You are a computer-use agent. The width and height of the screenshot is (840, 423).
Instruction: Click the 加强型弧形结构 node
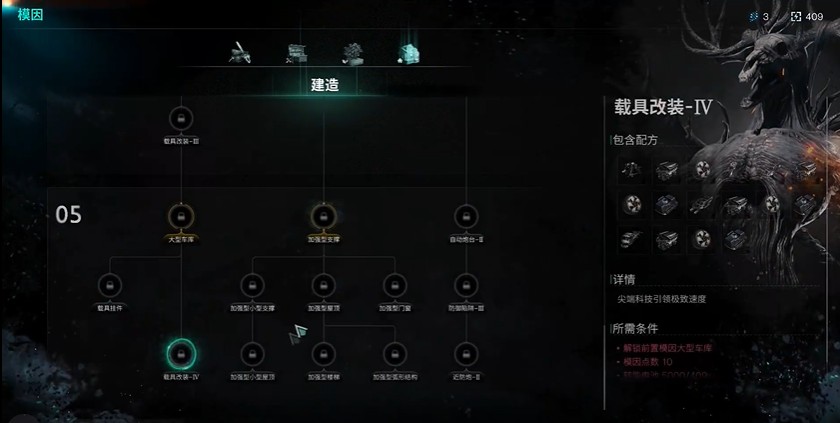(394, 353)
